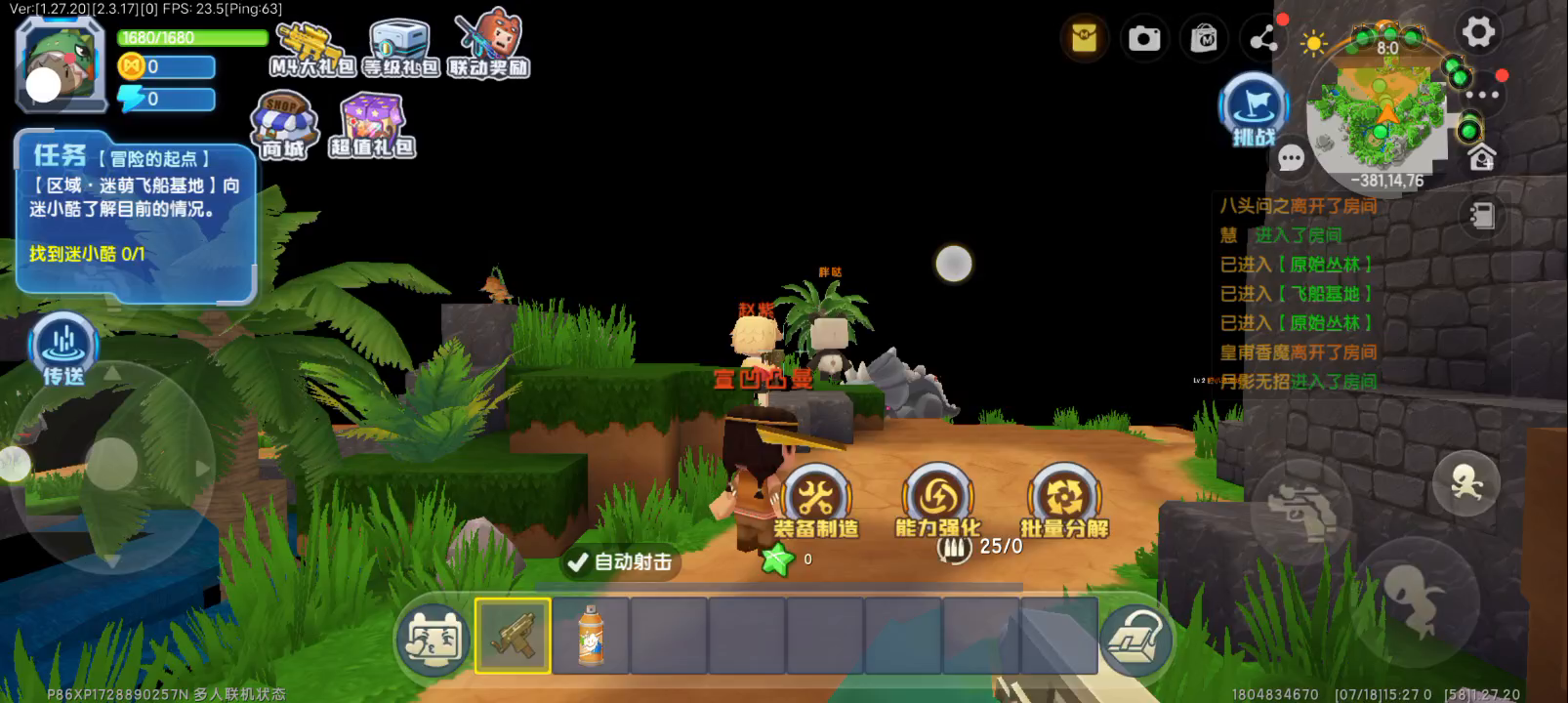Open the share menu
This screenshot has width=1568, height=703.
click(1263, 39)
